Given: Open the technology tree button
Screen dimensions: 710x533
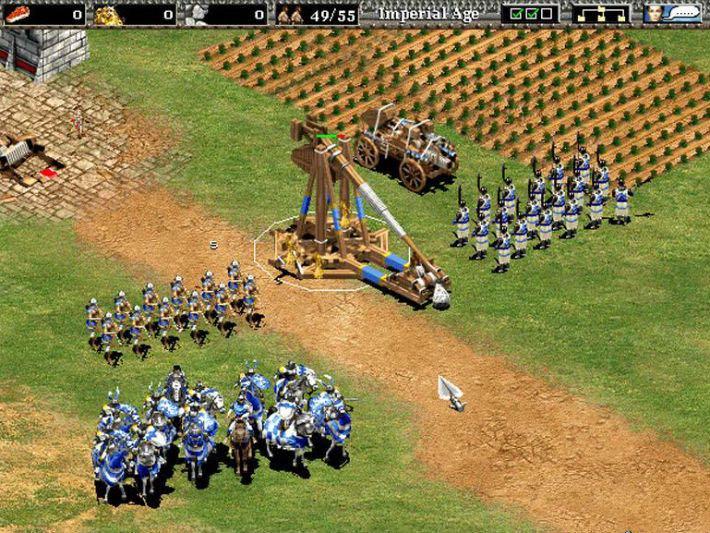Looking at the screenshot, I should pyautogui.click(x=602, y=14).
